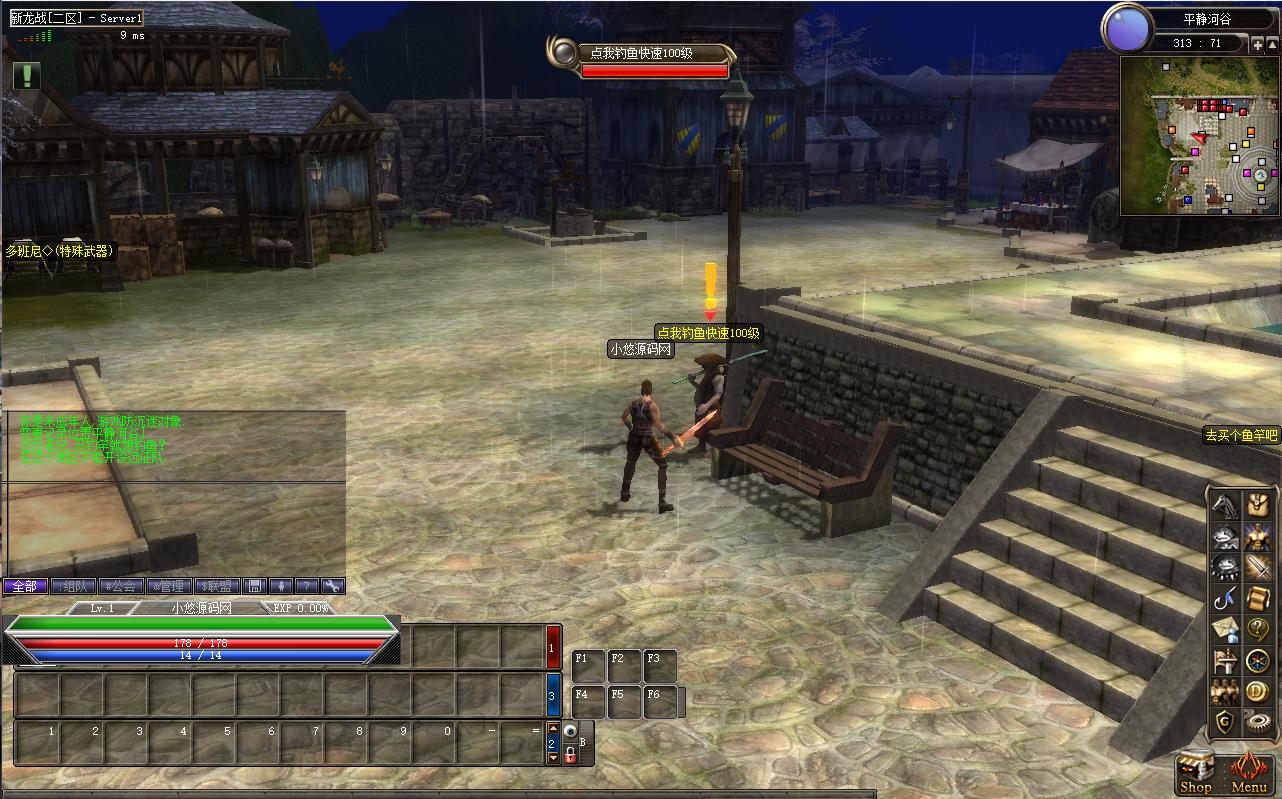This screenshot has height=799, width=1282.
Task: Open the inventory backpack icon
Action: pyautogui.click(x=1257, y=505)
